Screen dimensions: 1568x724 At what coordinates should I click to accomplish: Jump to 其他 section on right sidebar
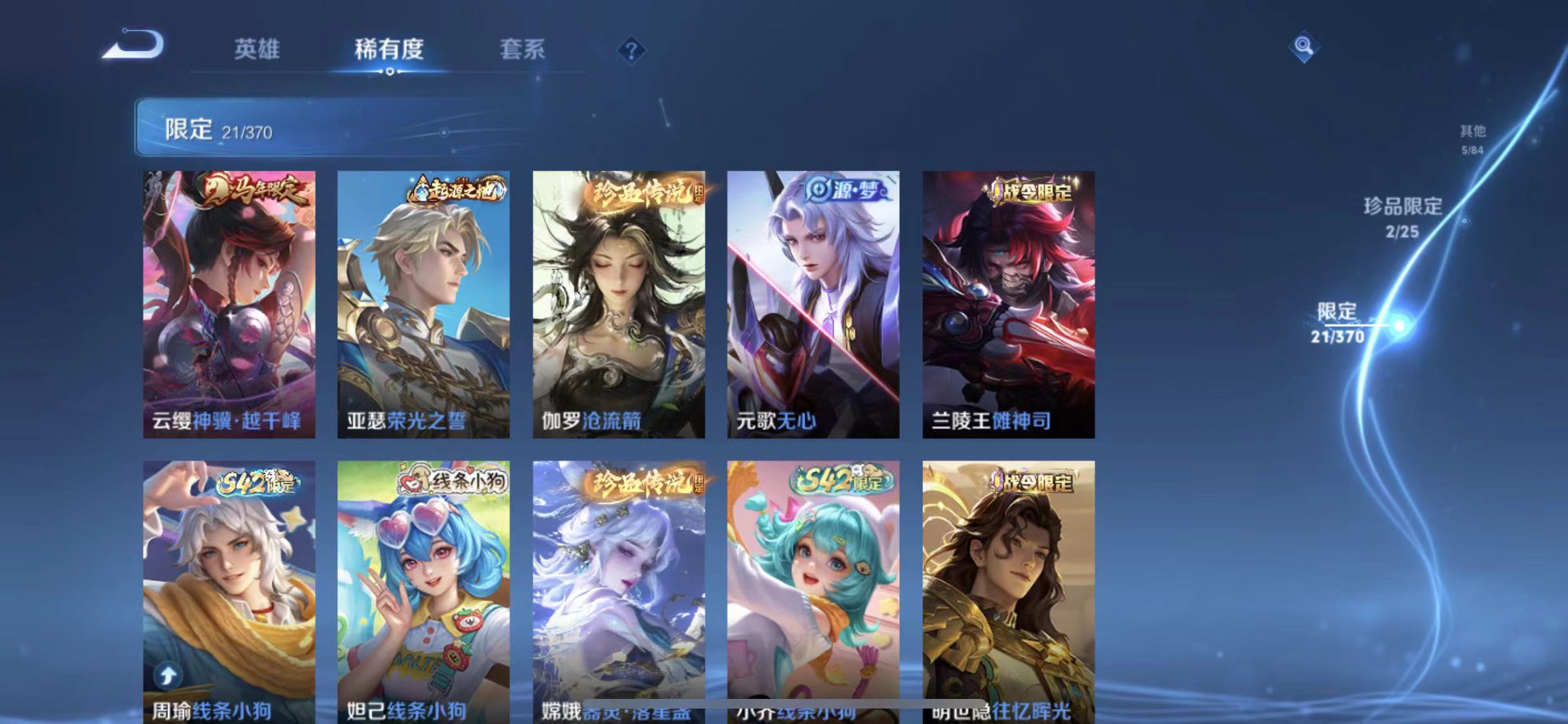[1473, 138]
